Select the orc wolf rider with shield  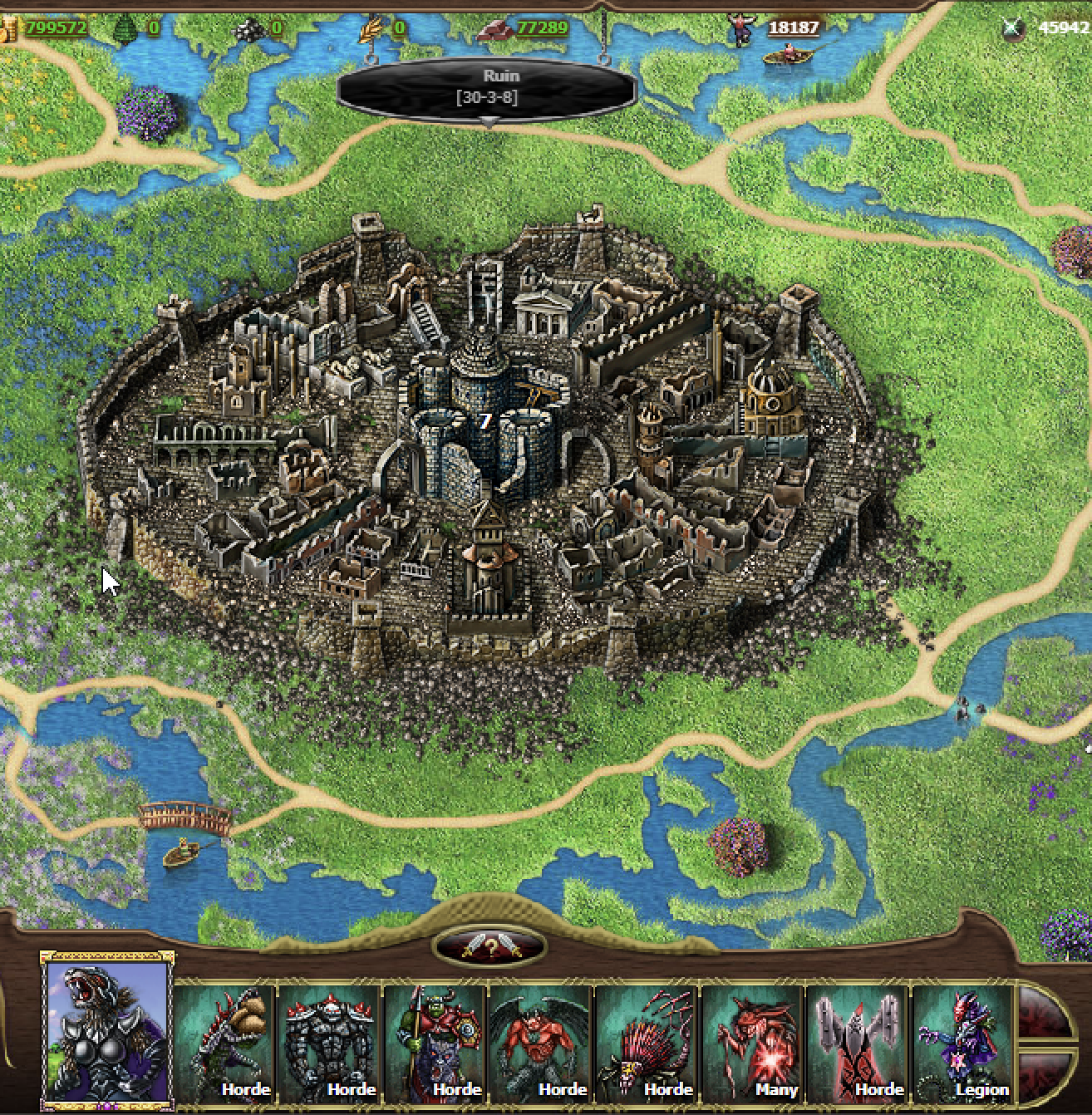click(x=435, y=1042)
